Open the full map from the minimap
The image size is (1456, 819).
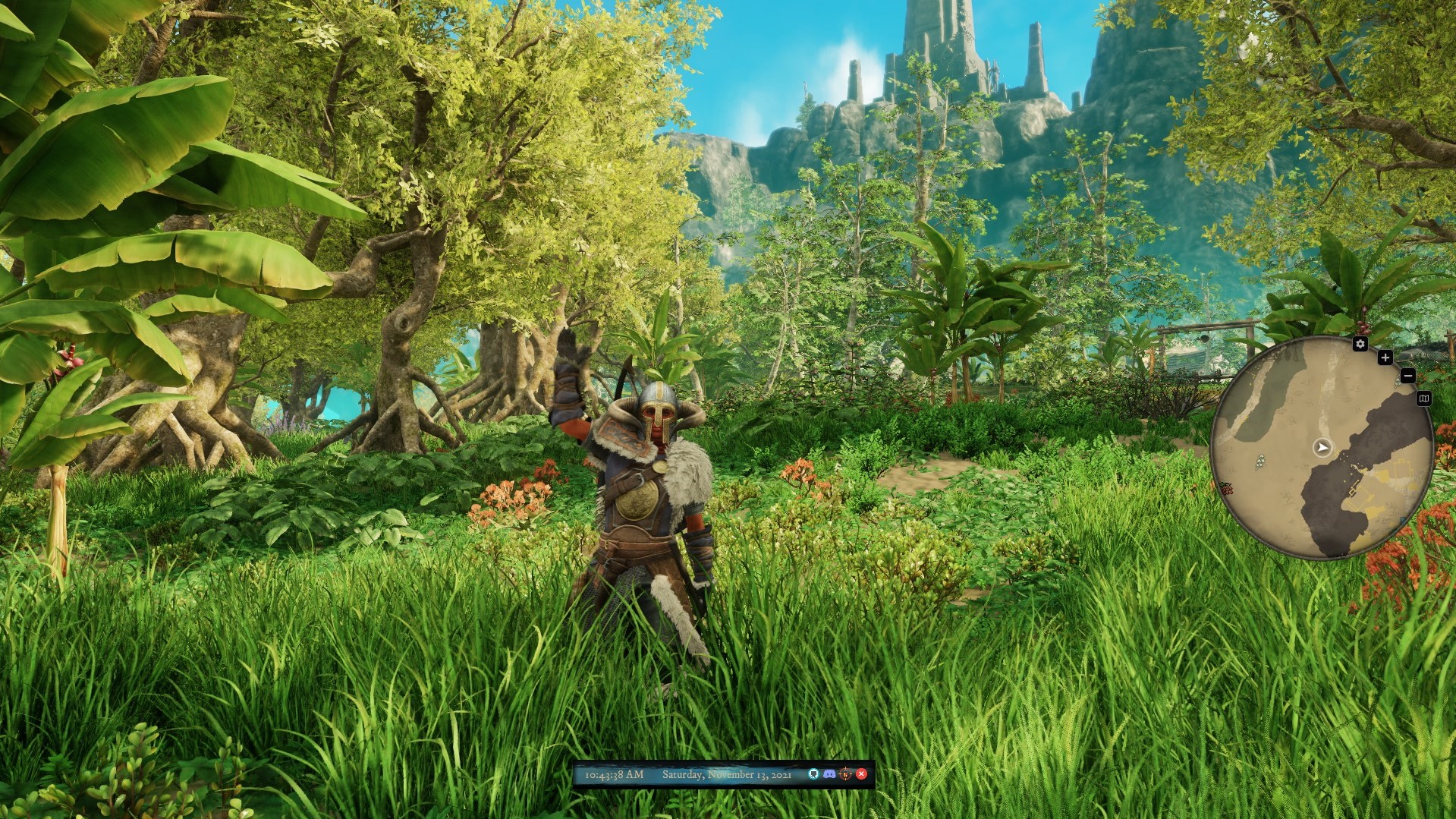[x=1423, y=398]
